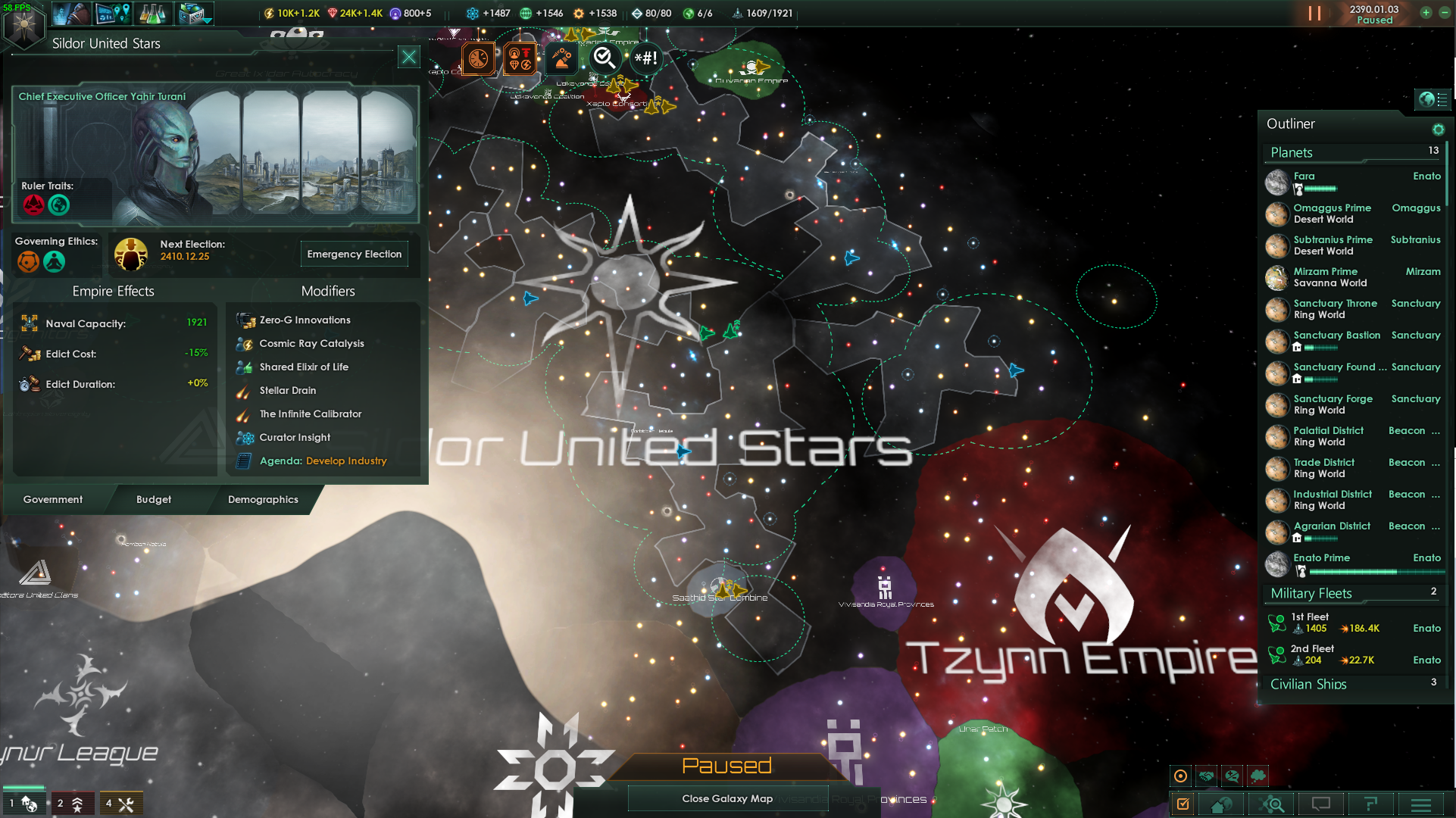Screen dimensions: 1456x818
Task: Open the Contacts panel with the leader portrait icon
Action: 70,13
